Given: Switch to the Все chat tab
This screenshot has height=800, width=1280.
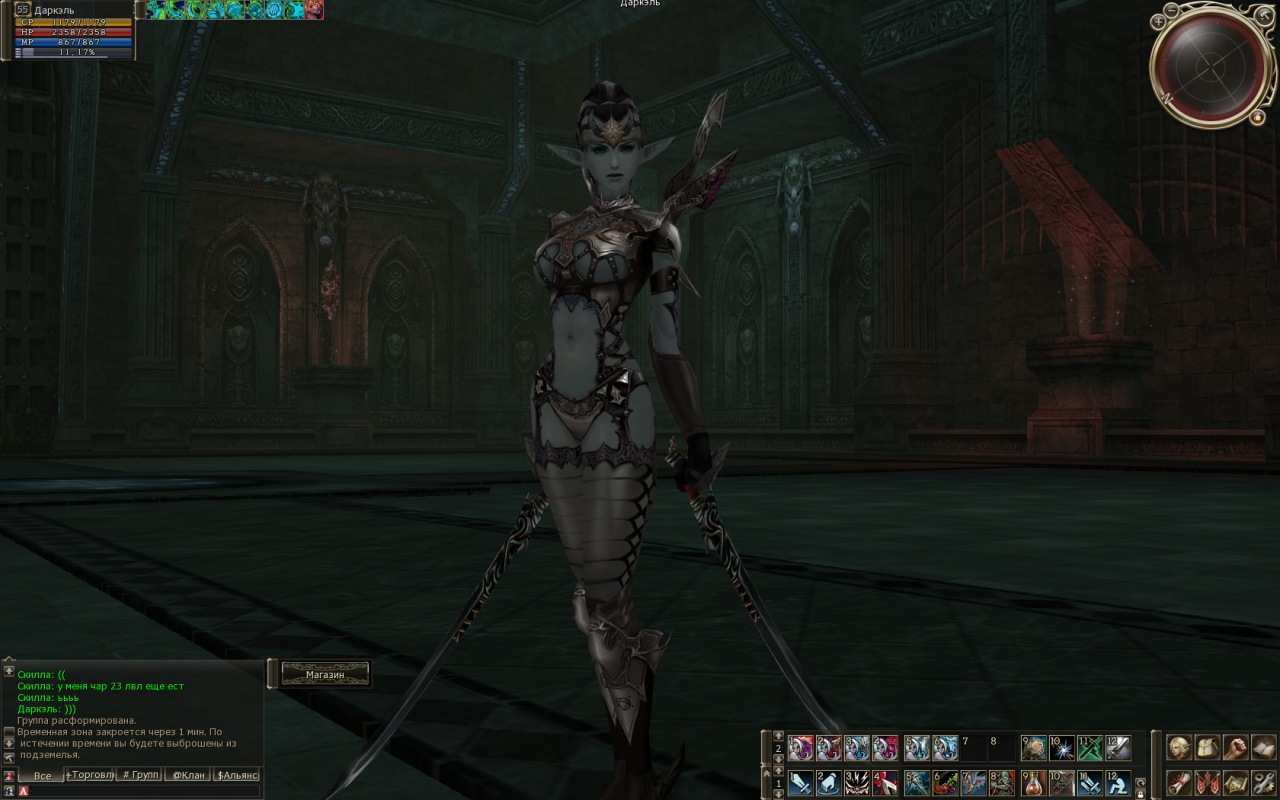Looking at the screenshot, I should 41,775.
